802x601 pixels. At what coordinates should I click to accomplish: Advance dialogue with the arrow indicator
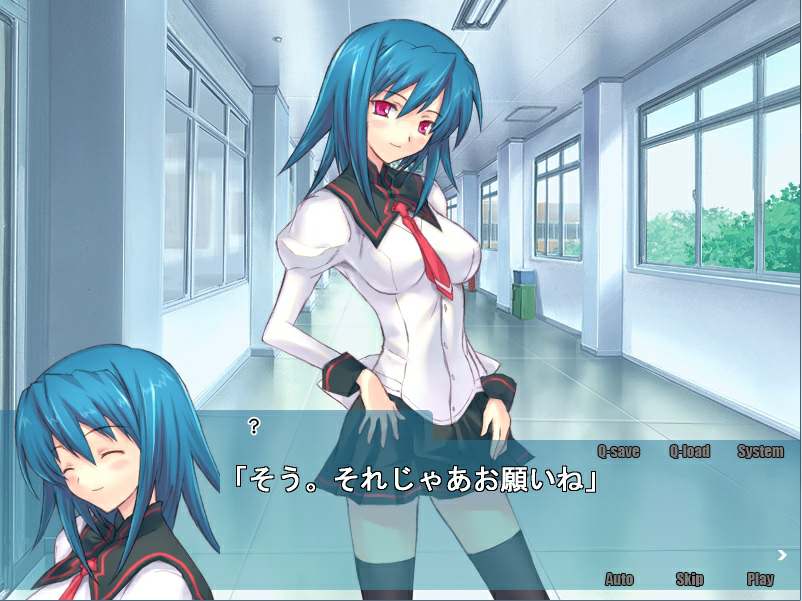[782, 555]
